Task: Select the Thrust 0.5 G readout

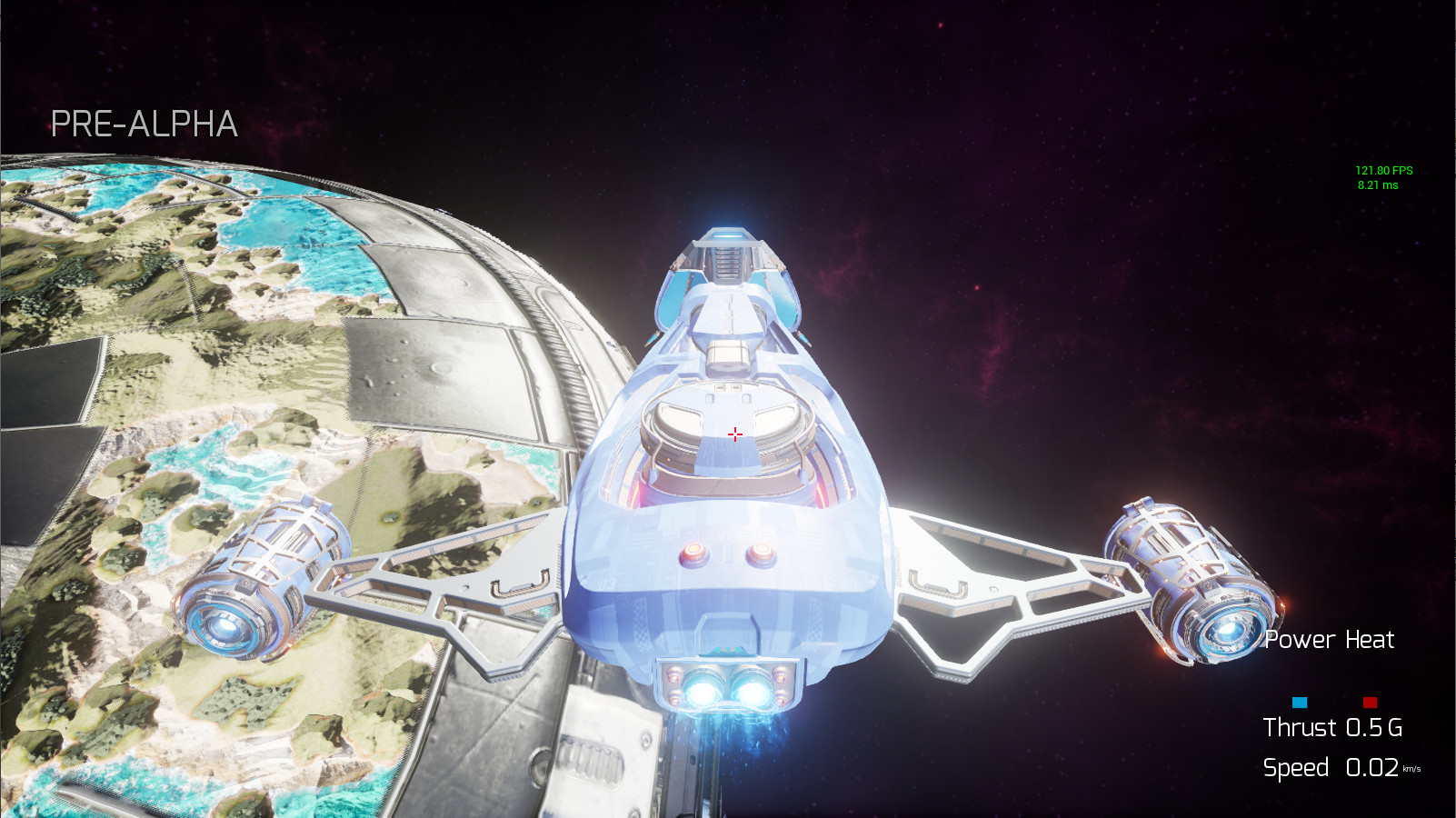Action: click(x=1331, y=728)
